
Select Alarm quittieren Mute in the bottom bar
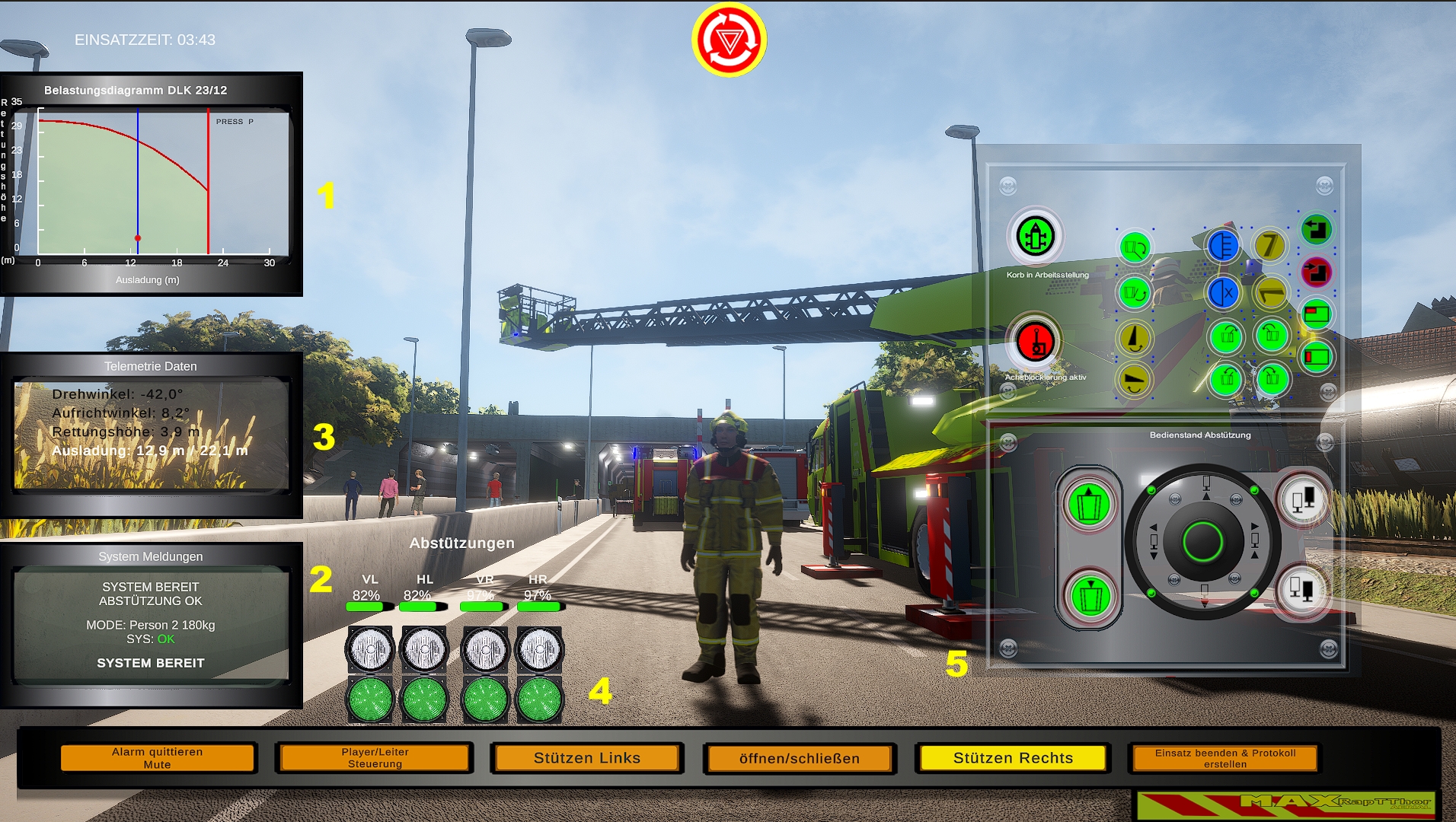(x=157, y=757)
